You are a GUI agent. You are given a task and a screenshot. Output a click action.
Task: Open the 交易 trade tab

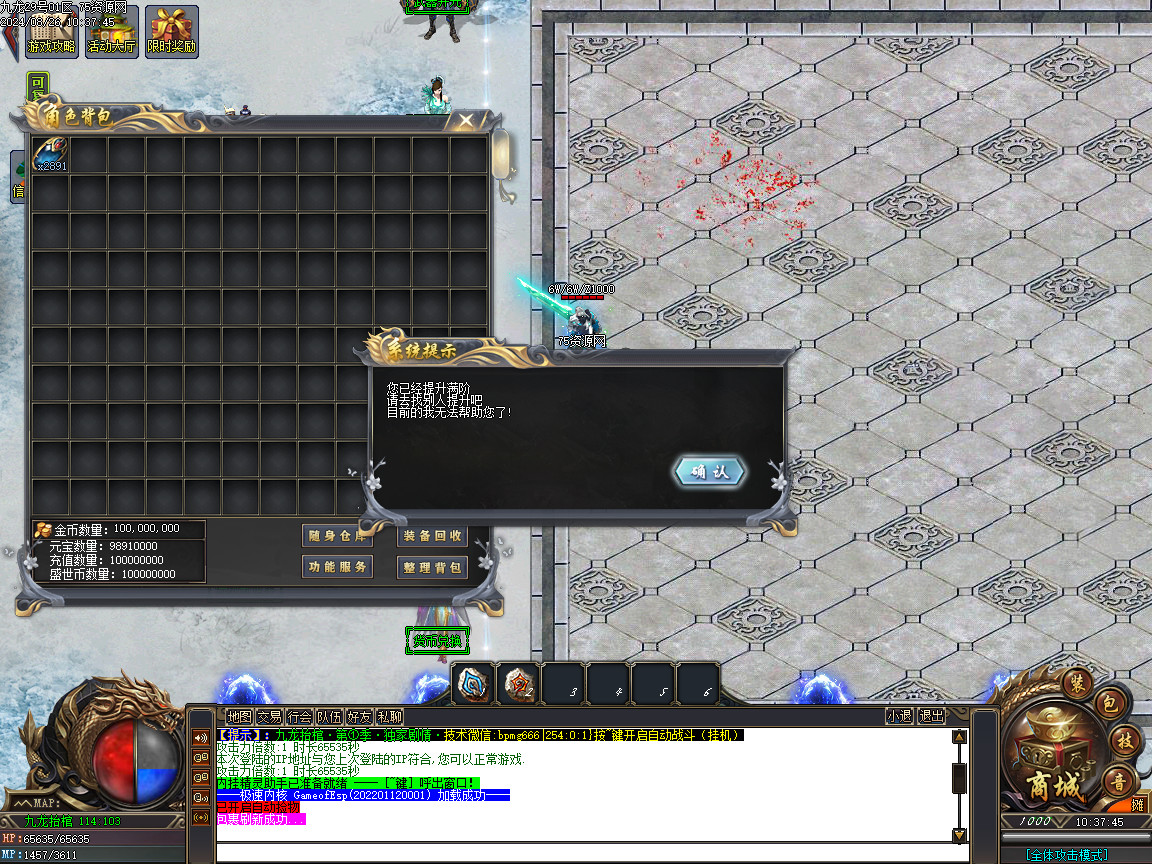(269, 716)
